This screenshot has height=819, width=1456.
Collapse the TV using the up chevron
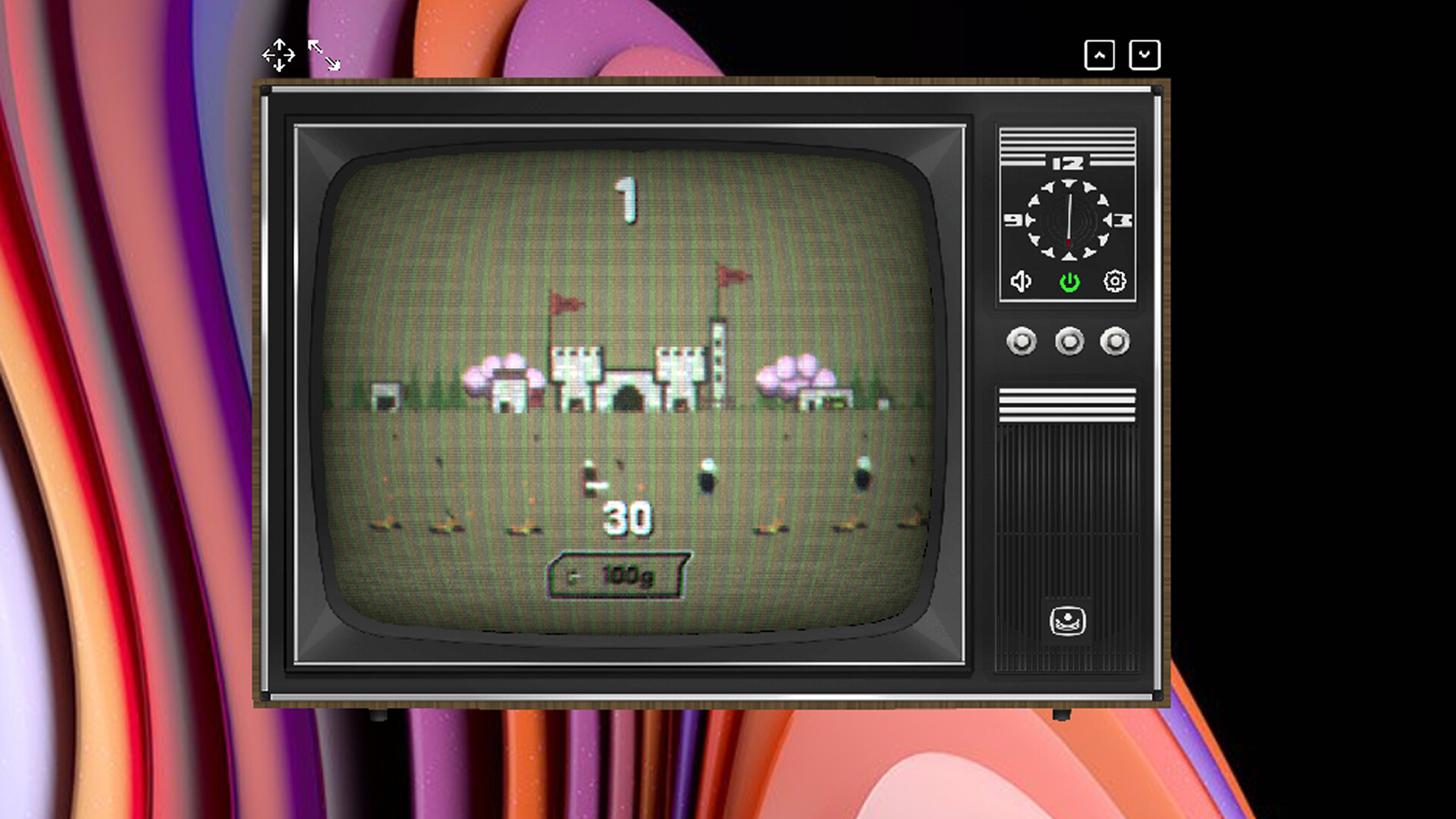coord(1100,55)
